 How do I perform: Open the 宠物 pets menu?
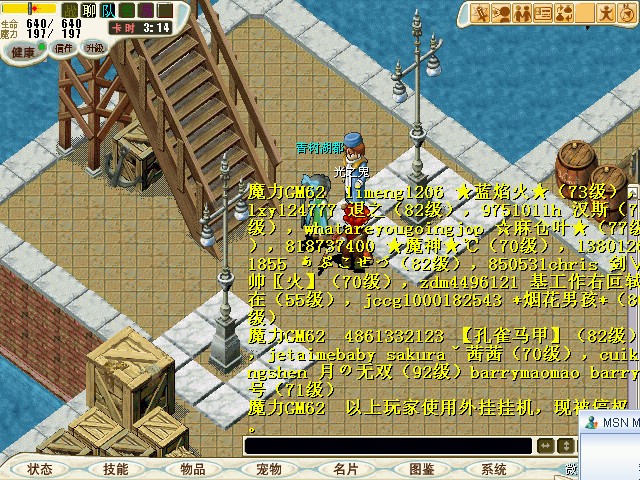coord(269,468)
